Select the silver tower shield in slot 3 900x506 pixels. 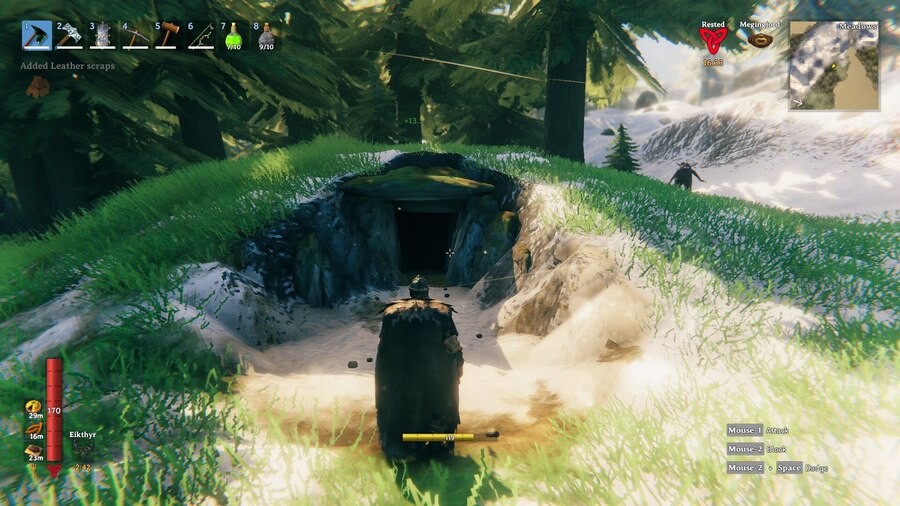point(103,36)
